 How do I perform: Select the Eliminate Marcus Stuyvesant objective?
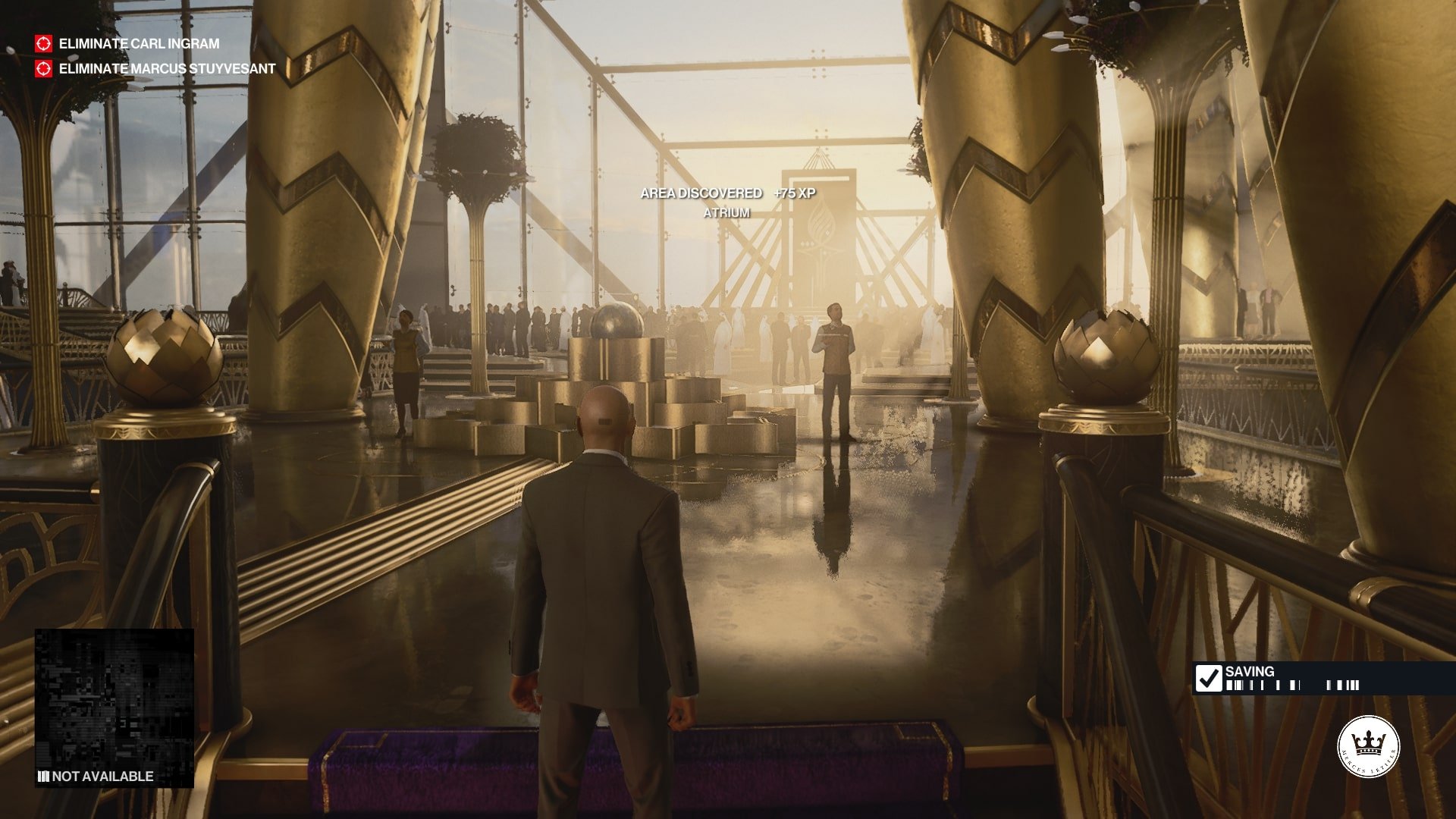coord(166,69)
